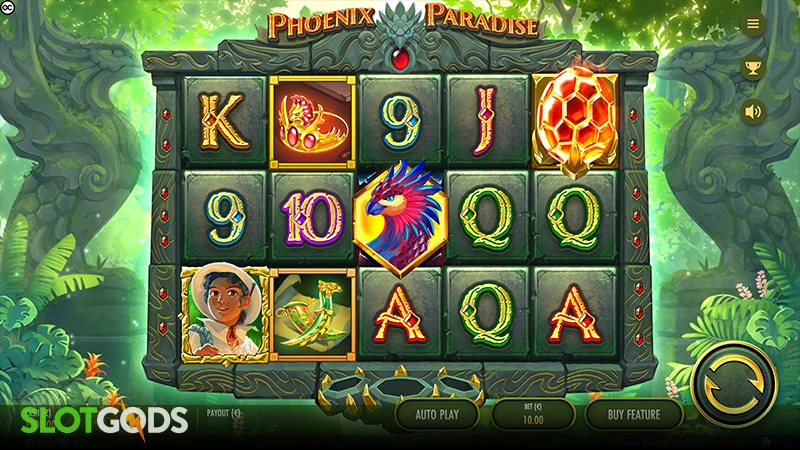Toggle the sound speaker icon
Image resolution: width=800 pixels, height=450 pixels.
click(753, 112)
